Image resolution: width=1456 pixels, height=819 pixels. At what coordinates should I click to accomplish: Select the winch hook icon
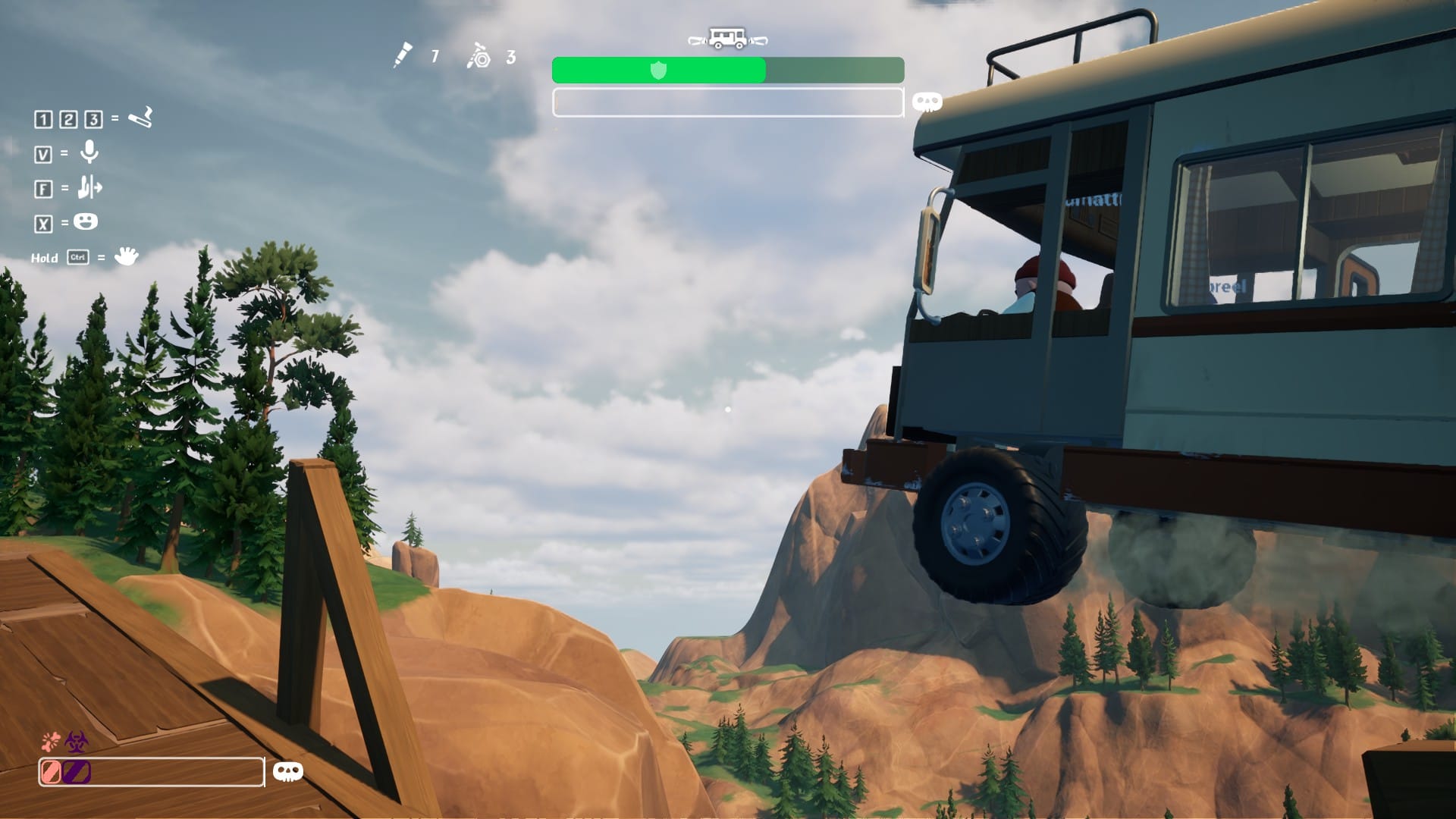(479, 55)
